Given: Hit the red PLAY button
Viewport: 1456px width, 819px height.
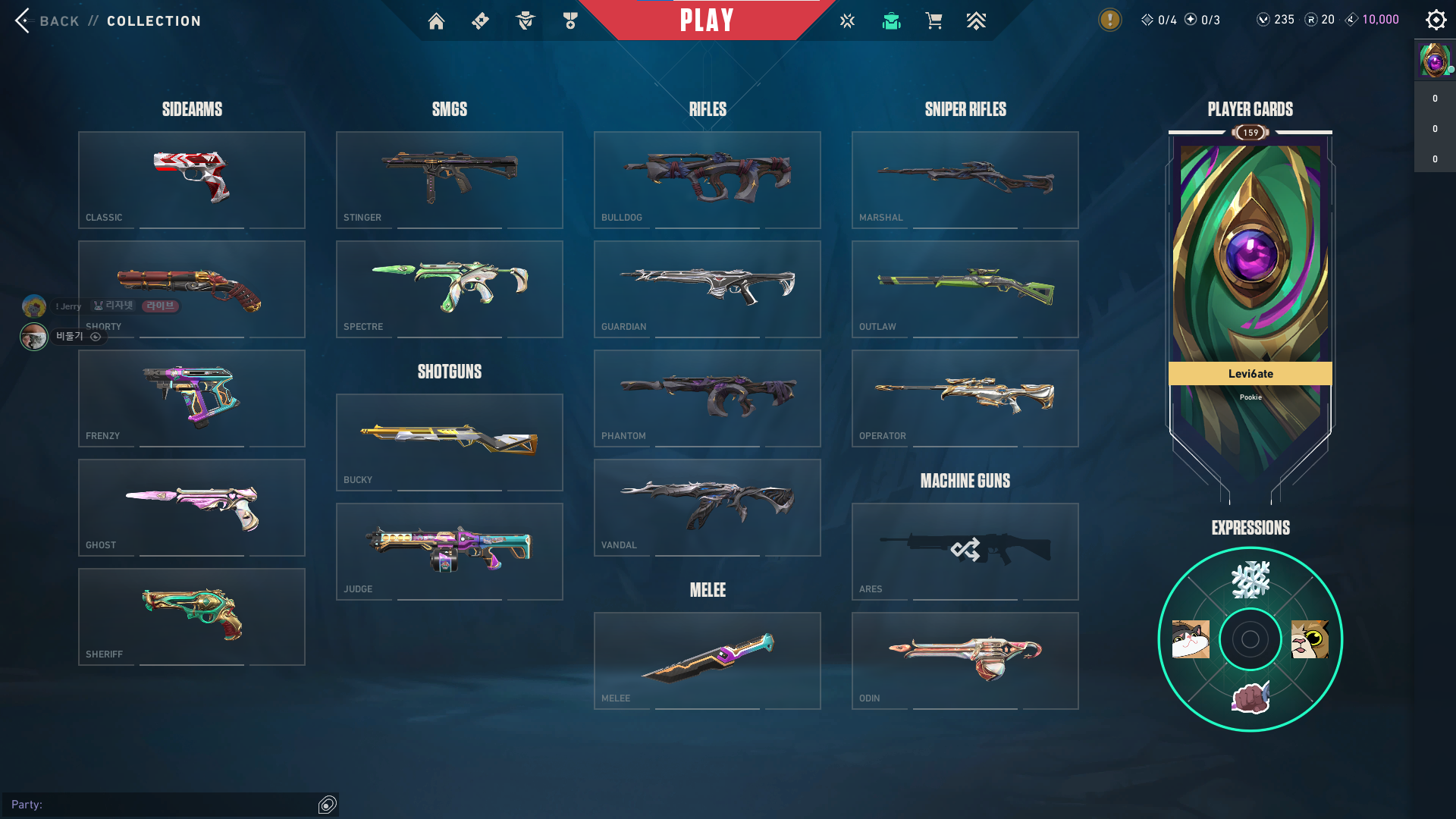Looking at the screenshot, I should (x=707, y=20).
